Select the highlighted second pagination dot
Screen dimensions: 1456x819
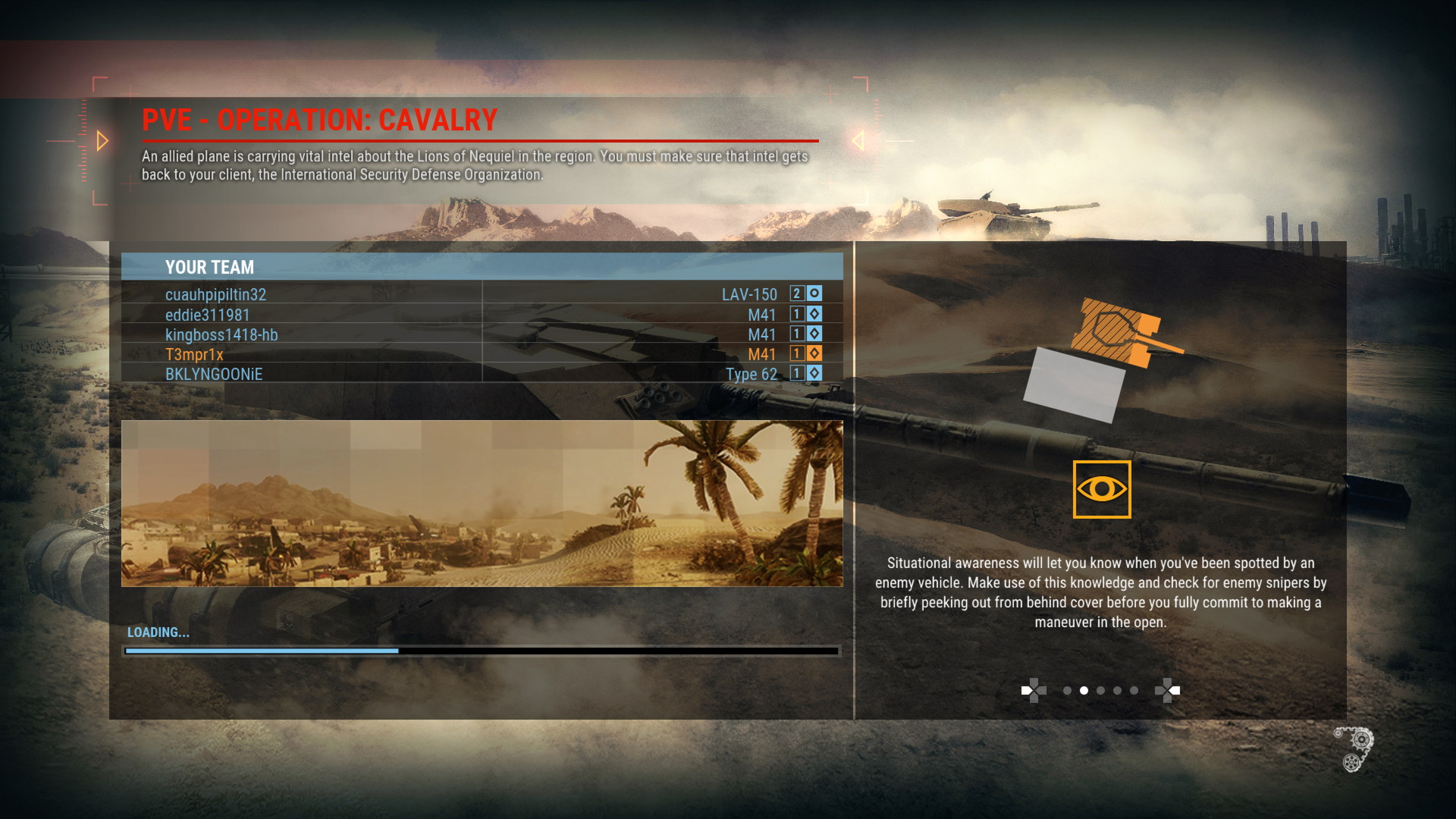click(1084, 690)
